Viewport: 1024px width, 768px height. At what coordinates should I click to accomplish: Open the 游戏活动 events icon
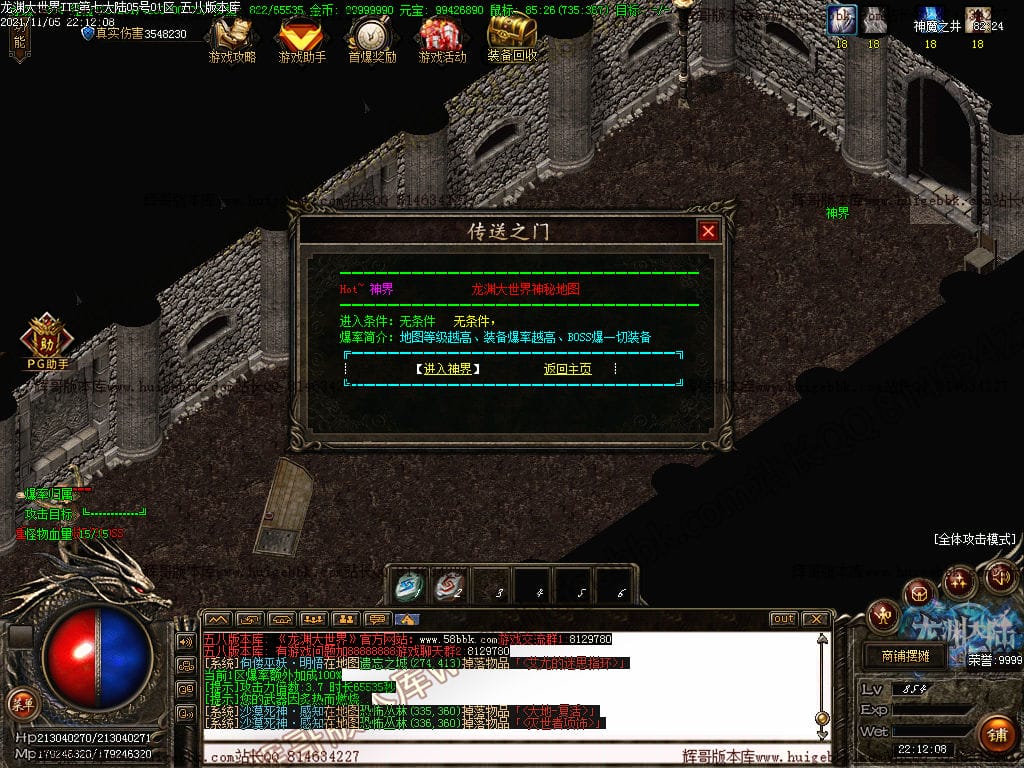442,38
